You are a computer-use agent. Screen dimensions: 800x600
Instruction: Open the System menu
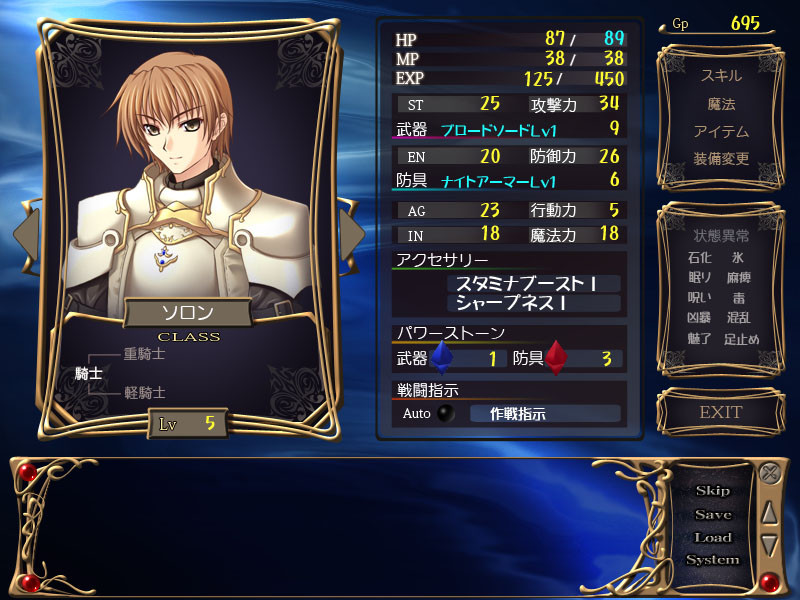pyautogui.click(x=713, y=560)
